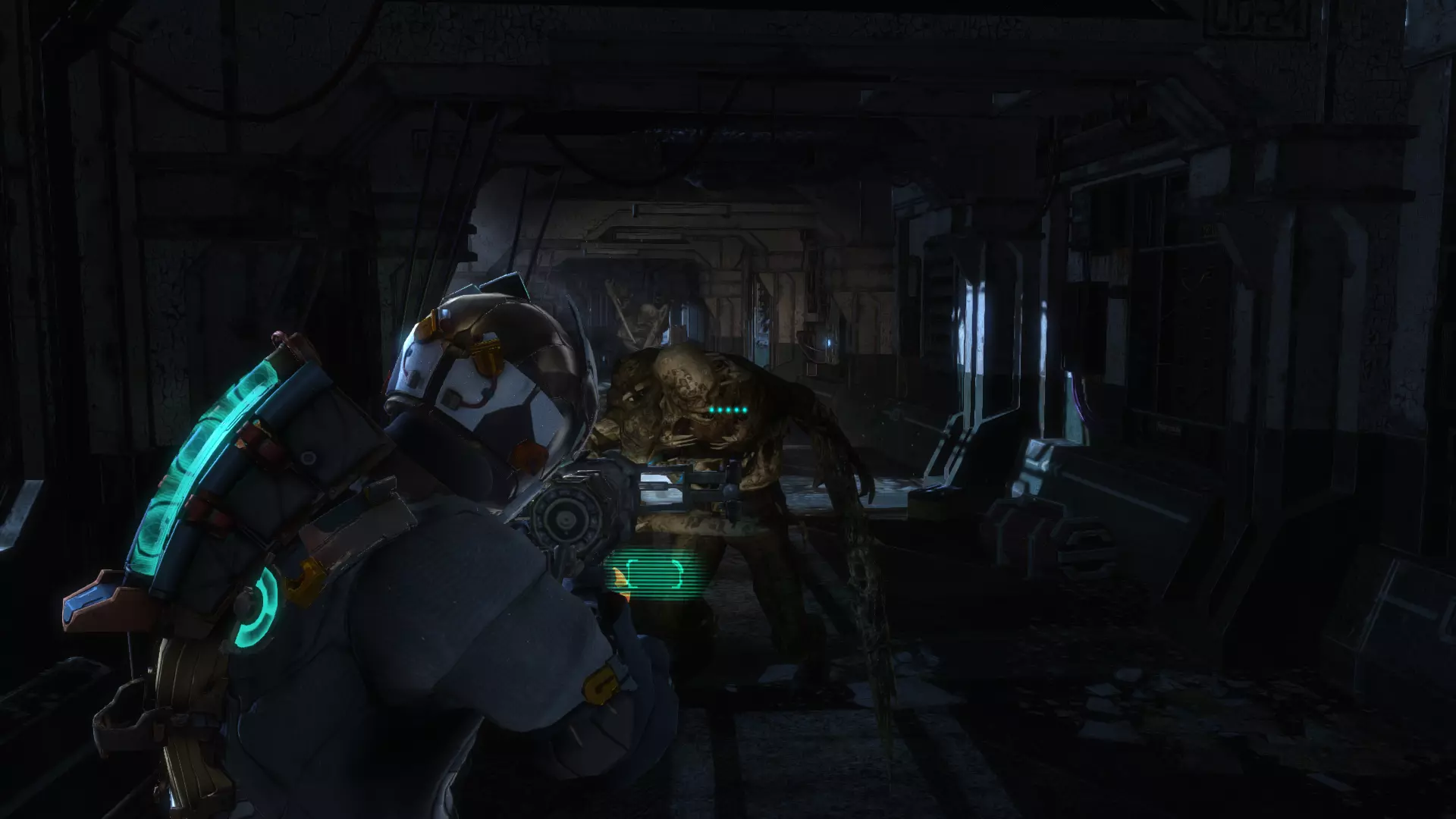Click the attacking Necromorph's head
Image resolution: width=1456 pixels, height=819 pixels.
686,379
